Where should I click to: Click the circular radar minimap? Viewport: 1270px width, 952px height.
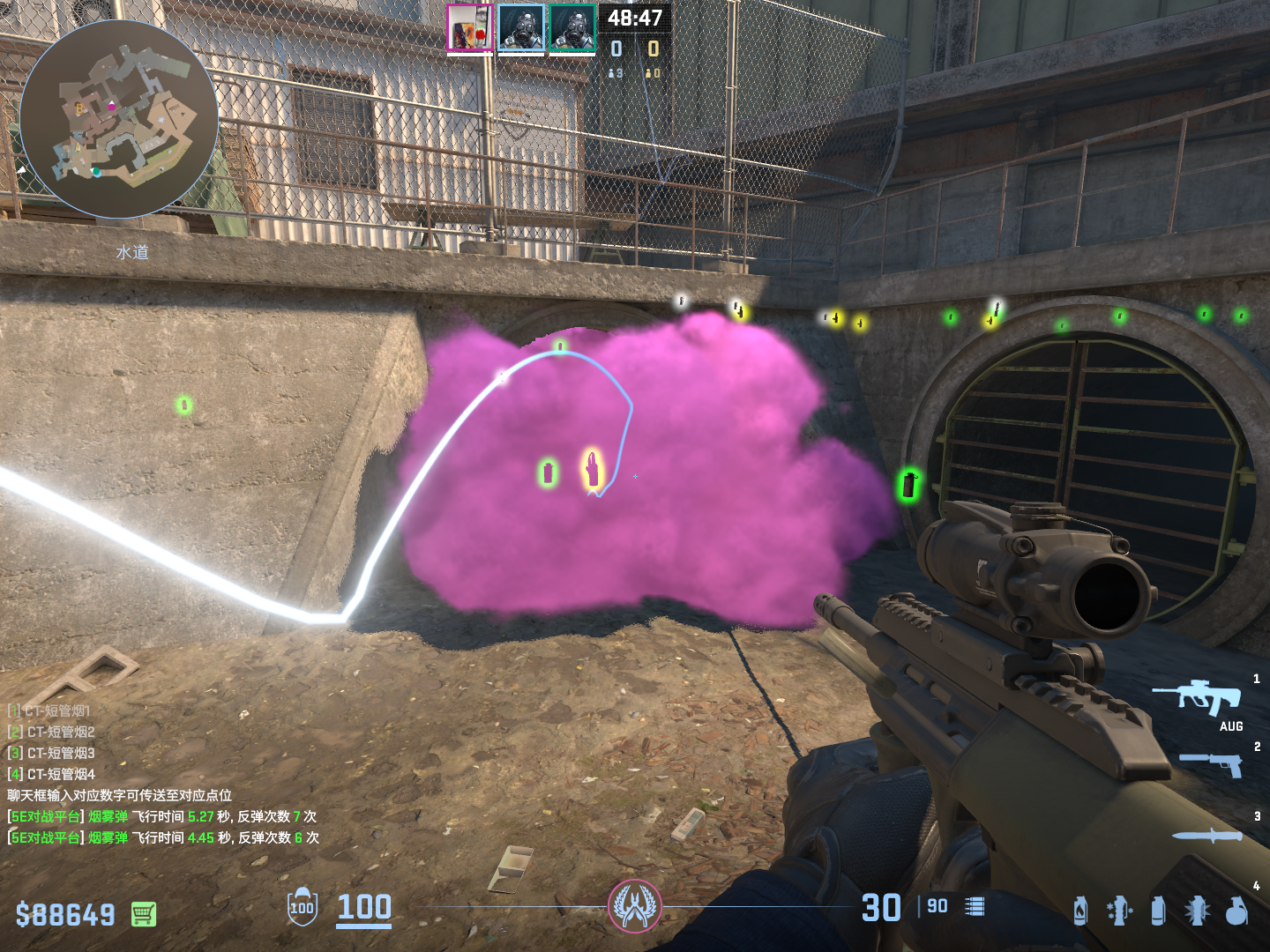119,119
